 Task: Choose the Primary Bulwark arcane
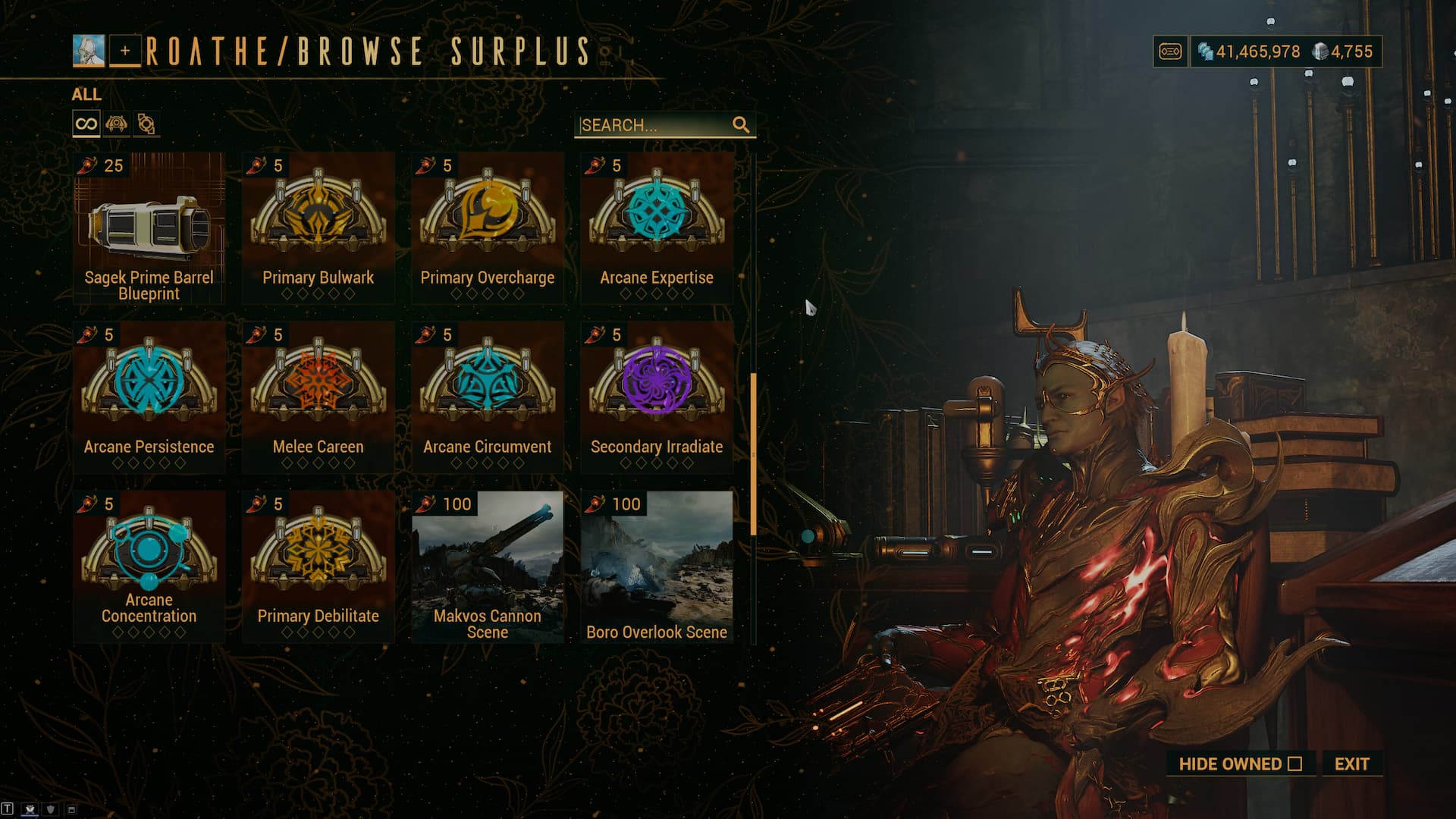(x=318, y=227)
